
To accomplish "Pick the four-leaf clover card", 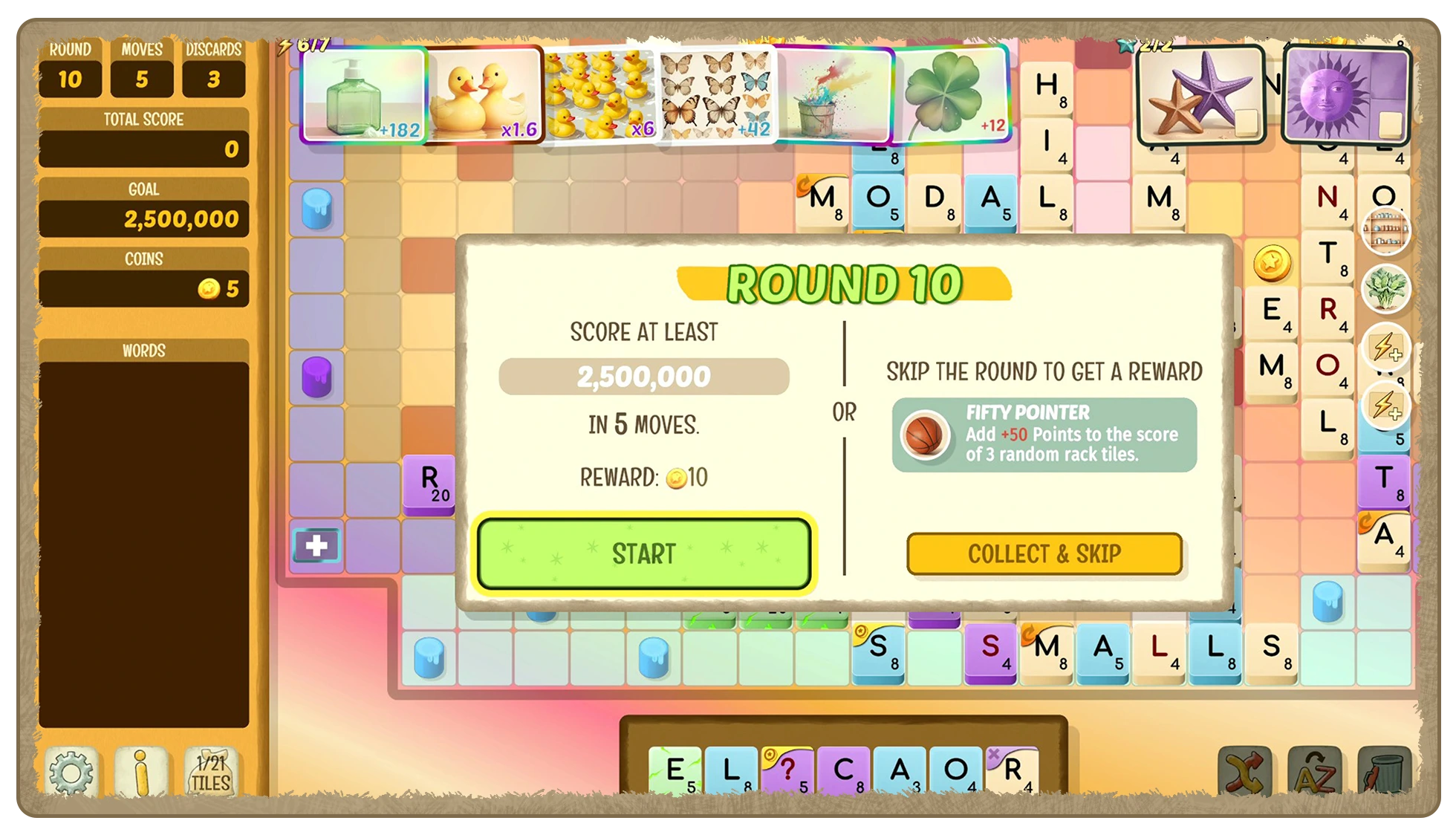I will click(x=952, y=94).
